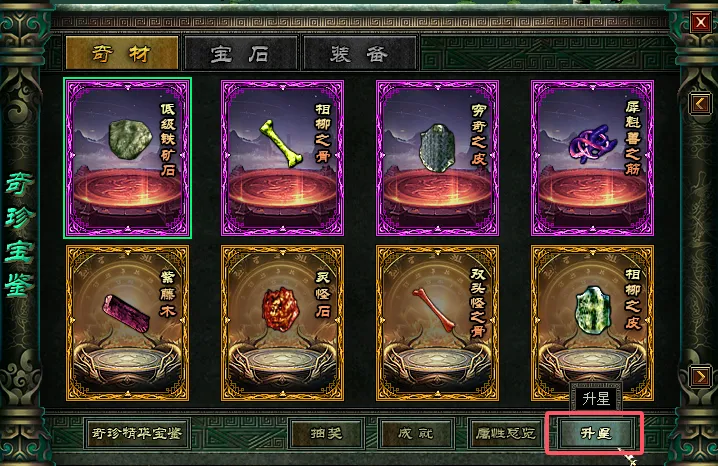Open the 奇珍精华宝鉴 button
718x466 pixels.
(x=135, y=434)
